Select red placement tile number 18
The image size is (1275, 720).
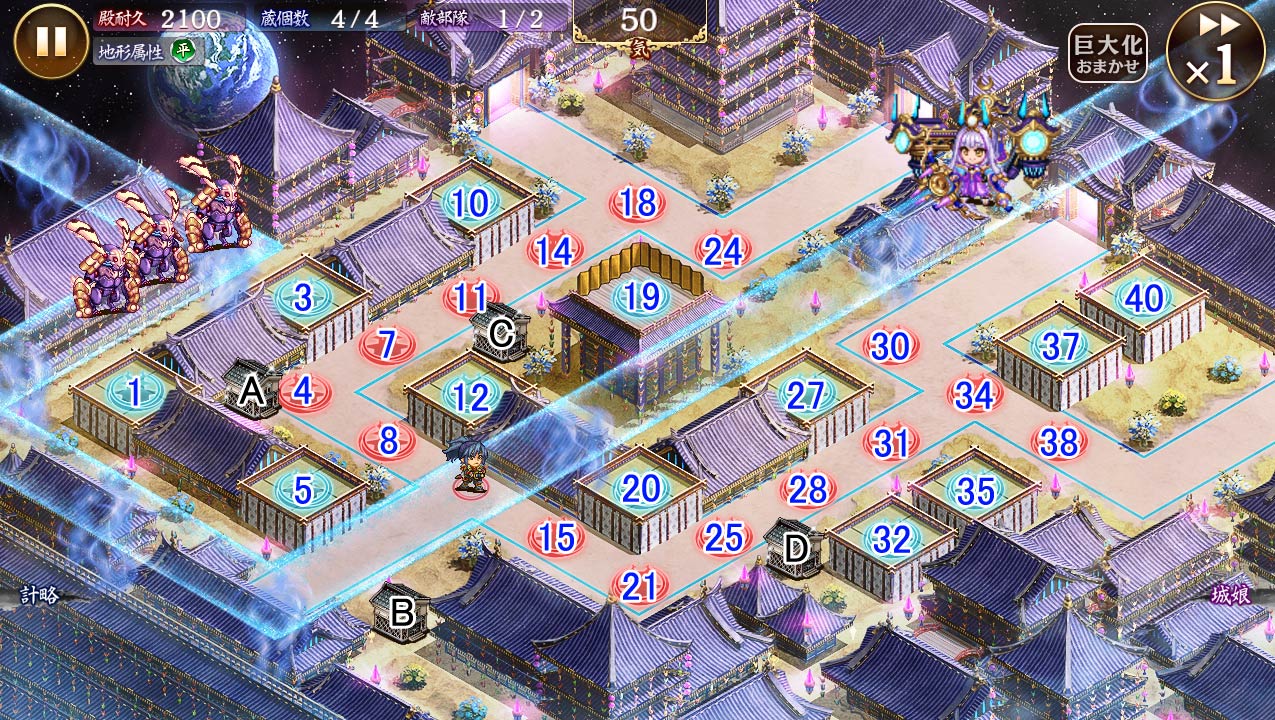(x=637, y=202)
